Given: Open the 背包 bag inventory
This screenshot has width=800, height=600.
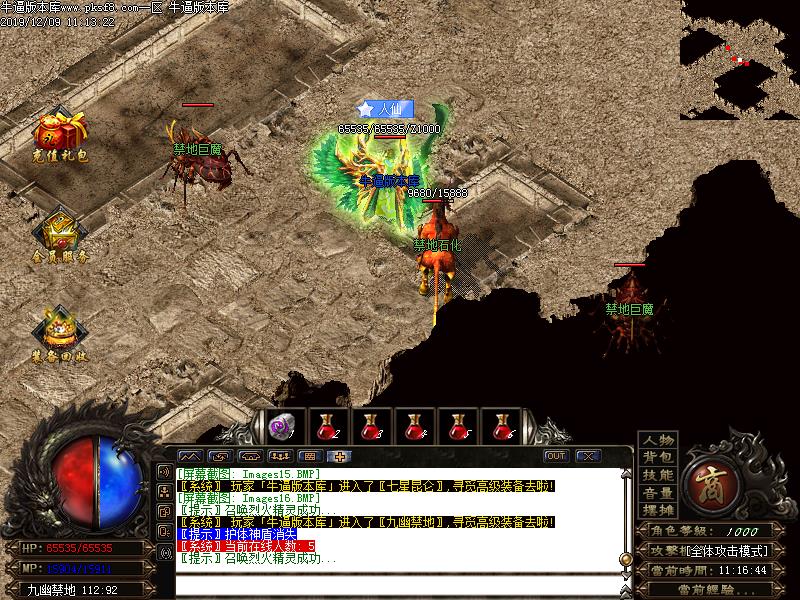Looking at the screenshot, I should coord(657,457).
